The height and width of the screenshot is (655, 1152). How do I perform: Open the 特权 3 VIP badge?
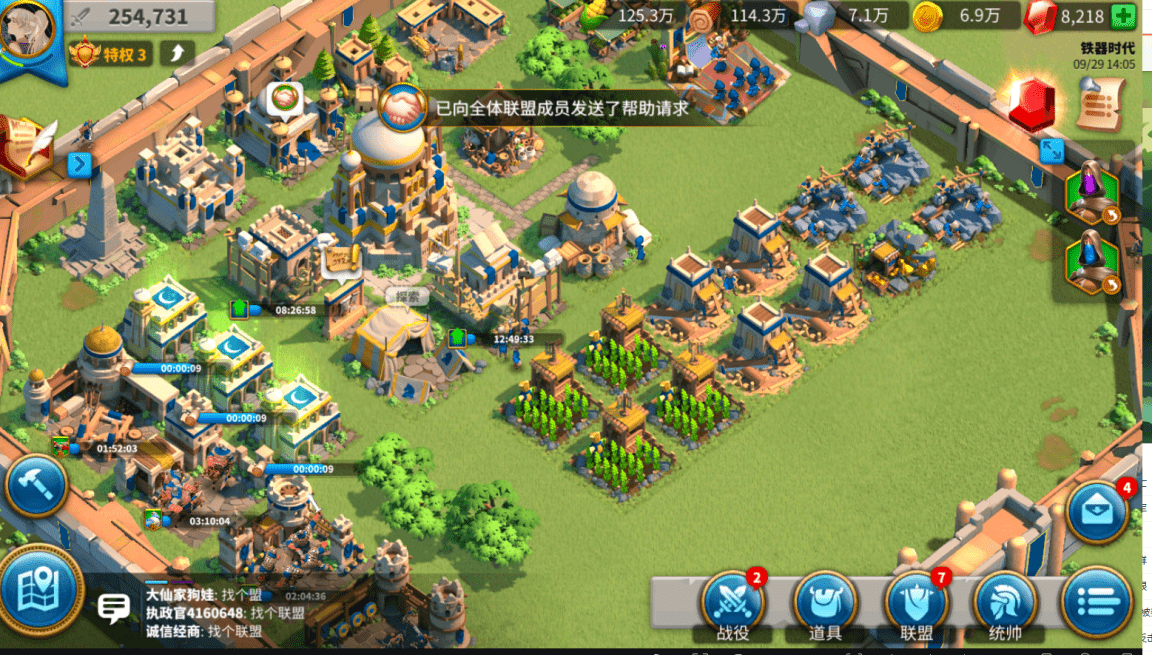tap(111, 54)
